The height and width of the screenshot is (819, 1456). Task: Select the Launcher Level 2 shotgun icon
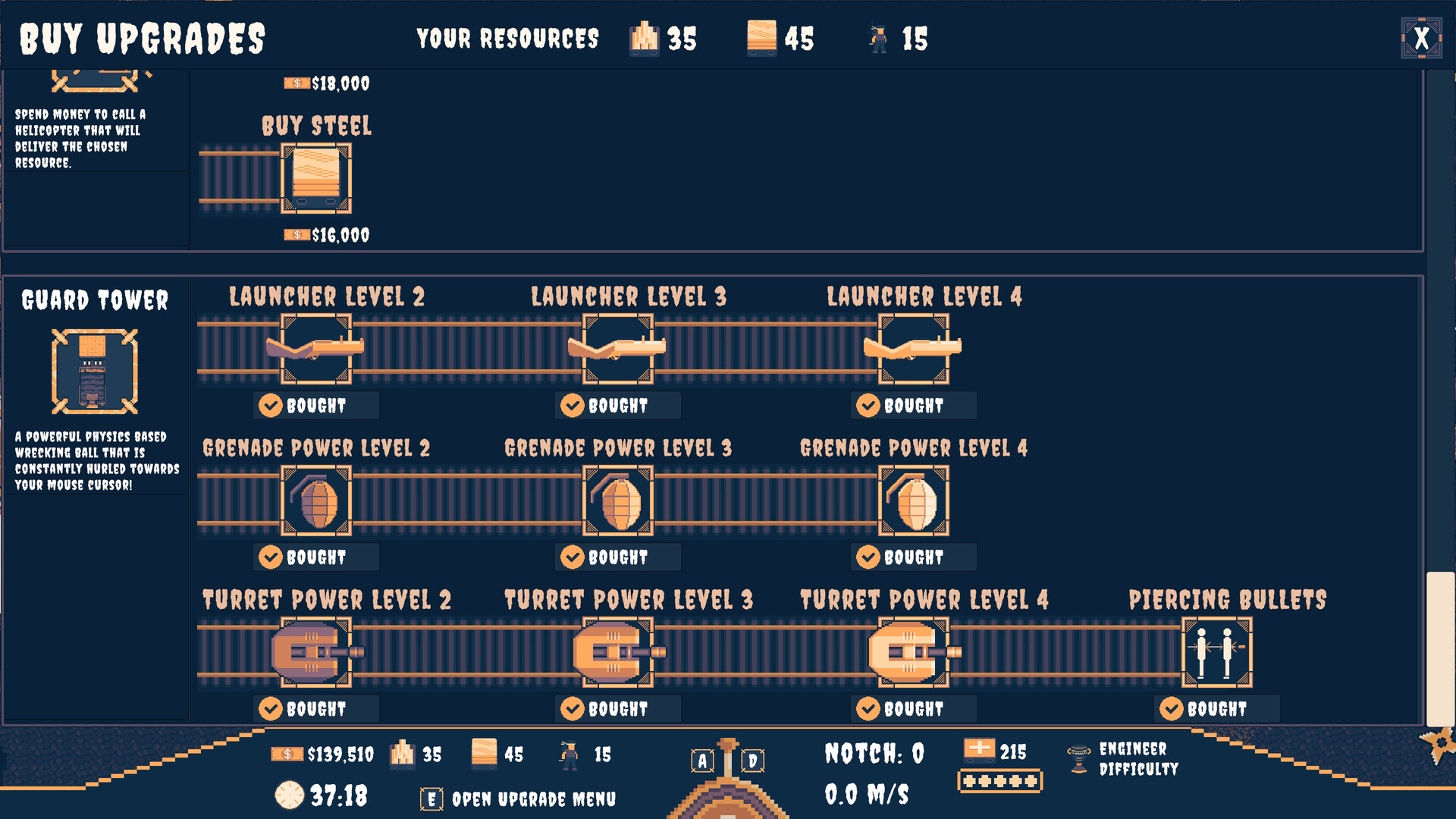pos(316,349)
